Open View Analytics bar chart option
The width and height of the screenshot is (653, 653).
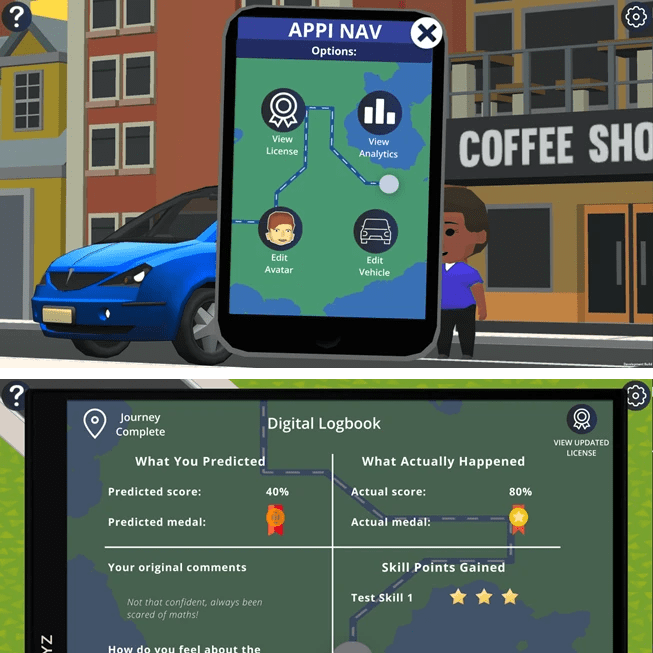pos(379,113)
